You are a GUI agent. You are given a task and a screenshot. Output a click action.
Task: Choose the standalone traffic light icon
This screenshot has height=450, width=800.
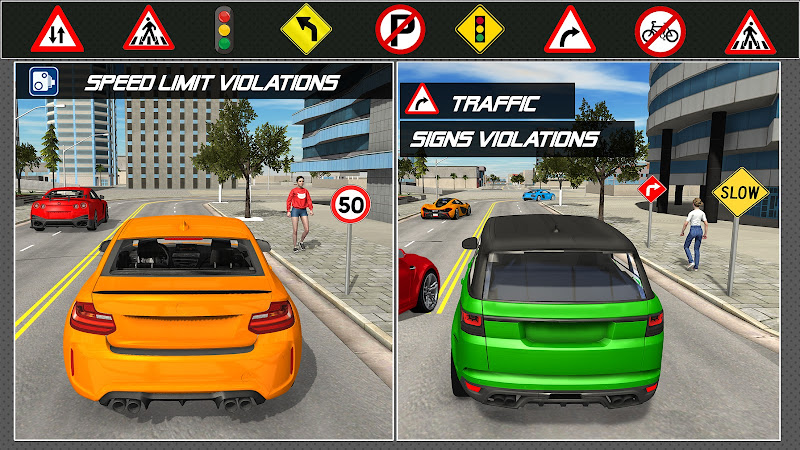click(223, 29)
